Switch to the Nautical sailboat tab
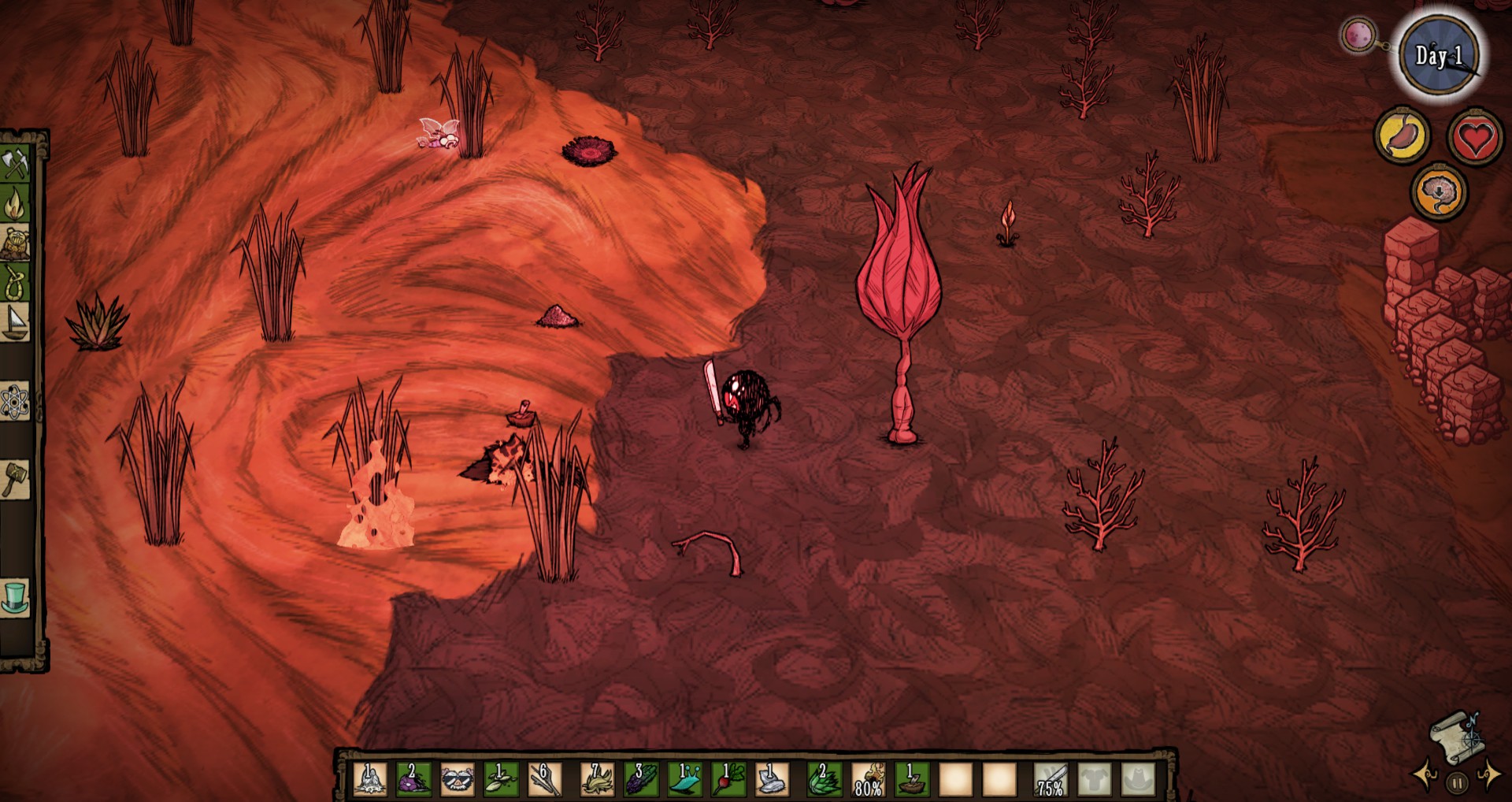Image resolution: width=1512 pixels, height=802 pixels. [x=15, y=322]
